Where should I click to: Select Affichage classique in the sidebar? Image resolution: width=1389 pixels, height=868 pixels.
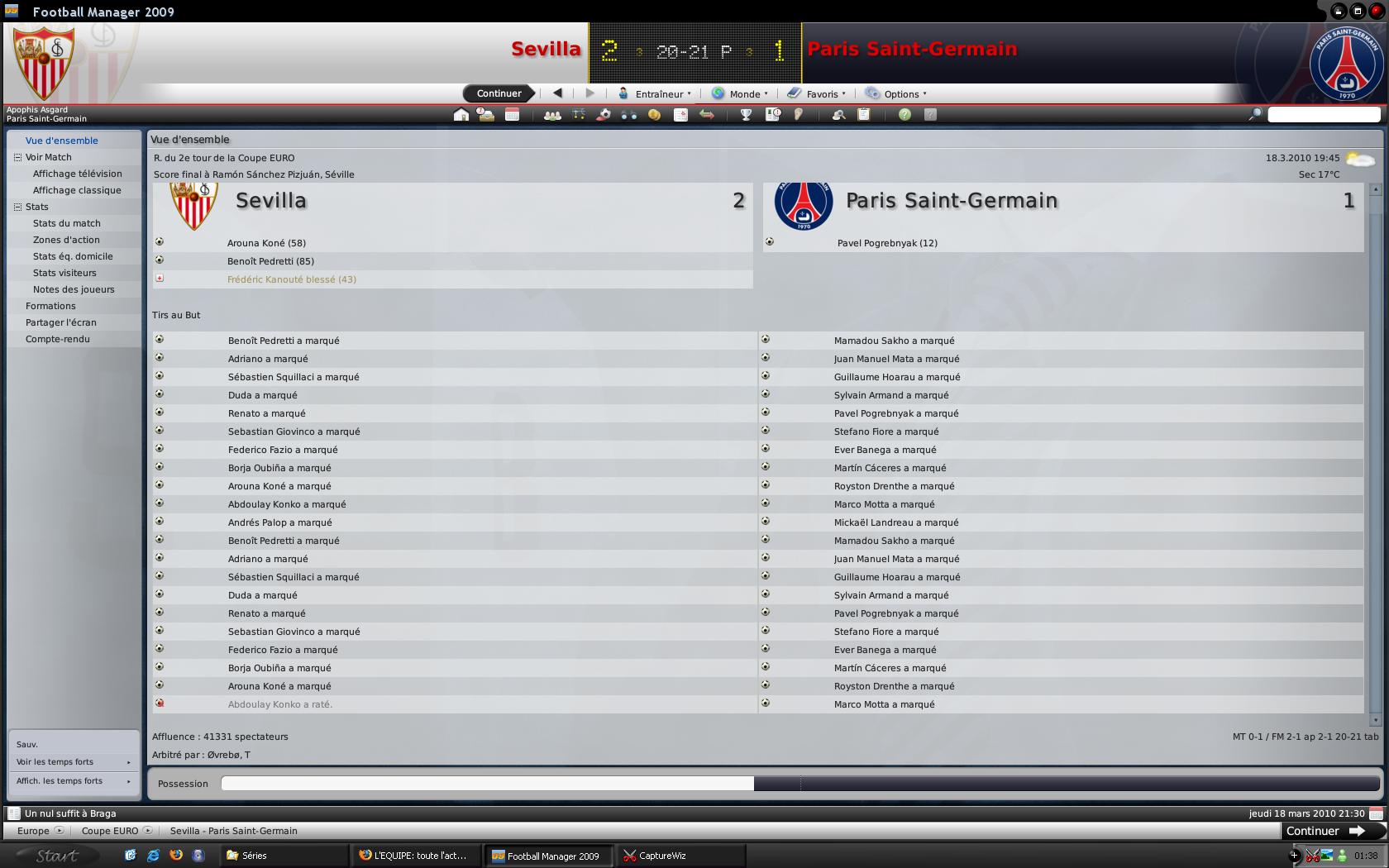(x=77, y=190)
